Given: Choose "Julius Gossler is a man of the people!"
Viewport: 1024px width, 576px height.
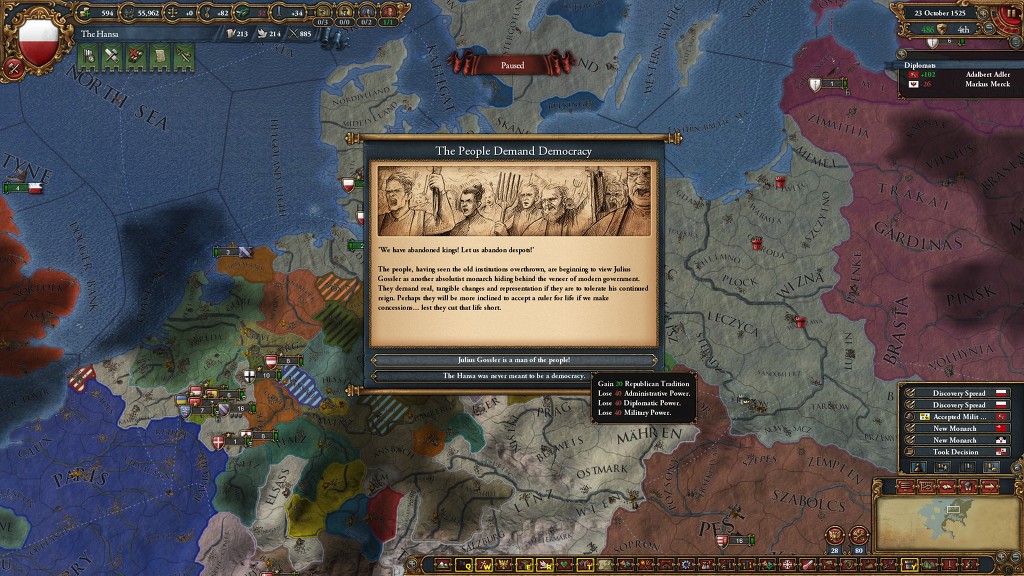Looking at the screenshot, I should click(513, 360).
